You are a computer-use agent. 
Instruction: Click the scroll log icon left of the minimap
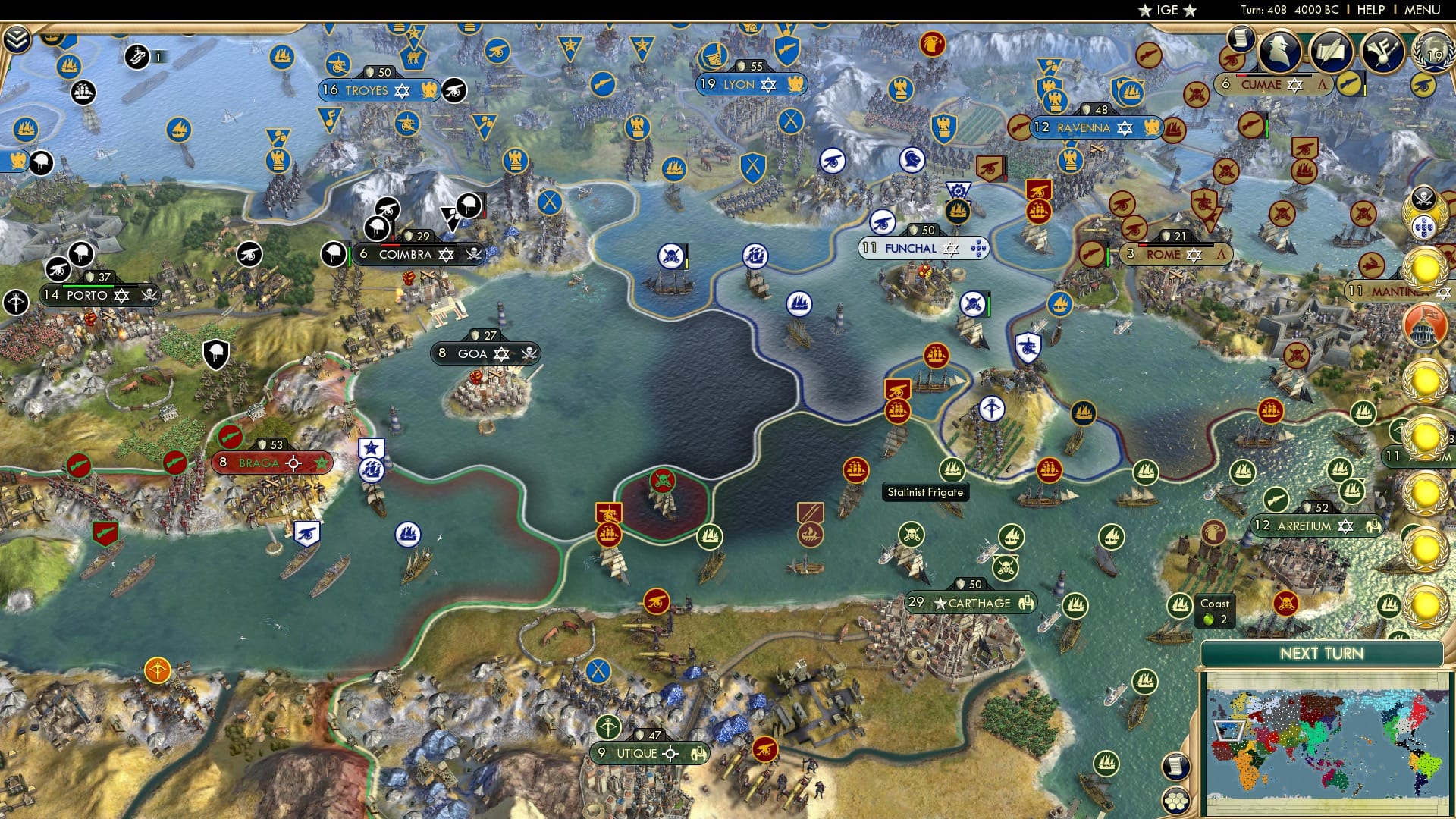click(x=1177, y=766)
